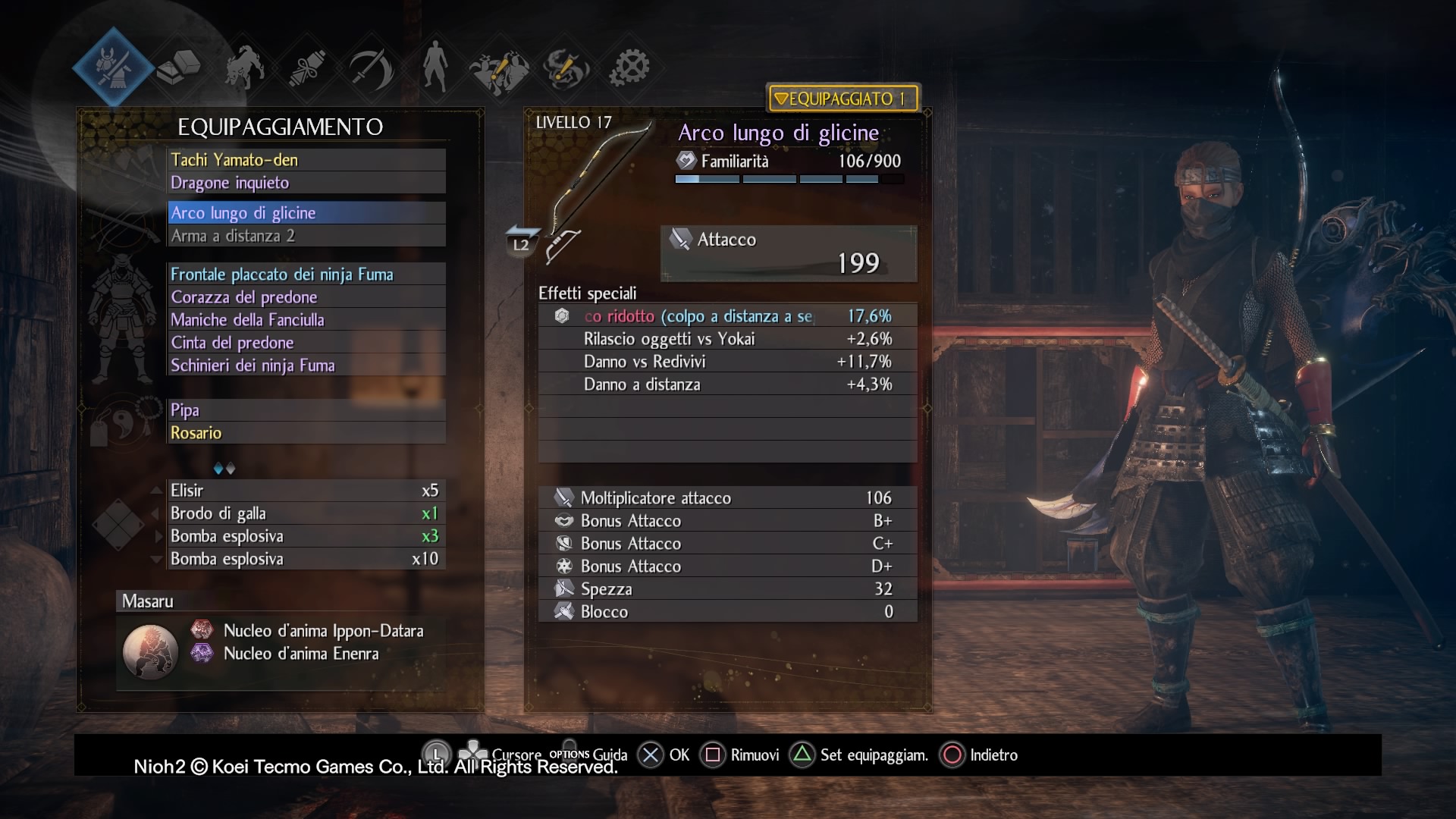Open the Masaru guardian spirit portrait

click(150, 651)
